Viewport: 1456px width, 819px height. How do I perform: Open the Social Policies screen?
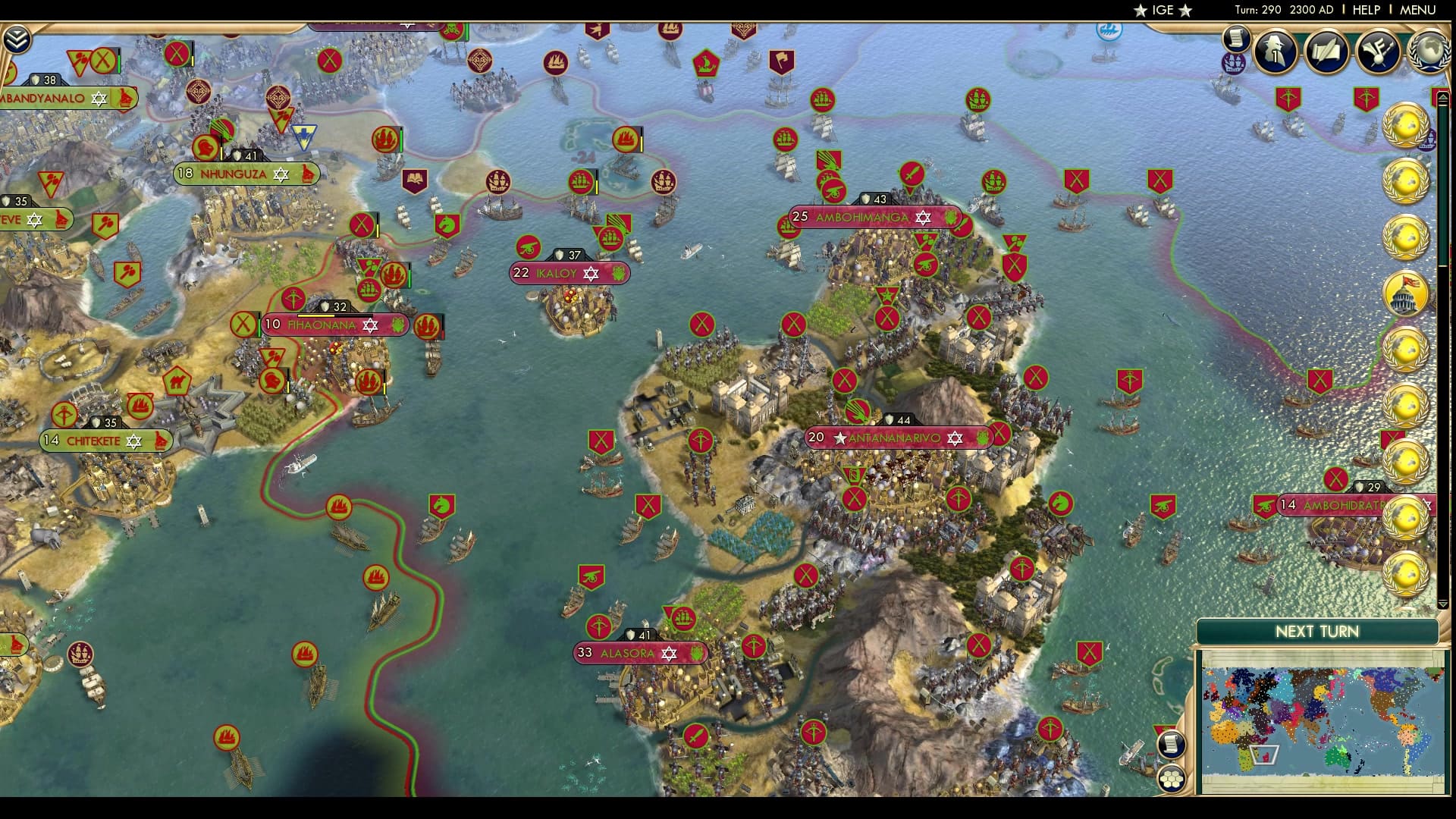click(1329, 53)
